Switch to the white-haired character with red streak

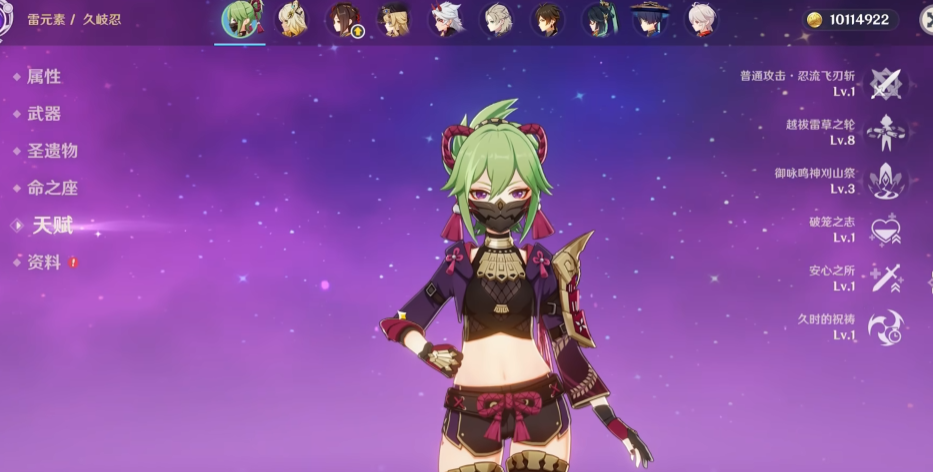pos(702,19)
